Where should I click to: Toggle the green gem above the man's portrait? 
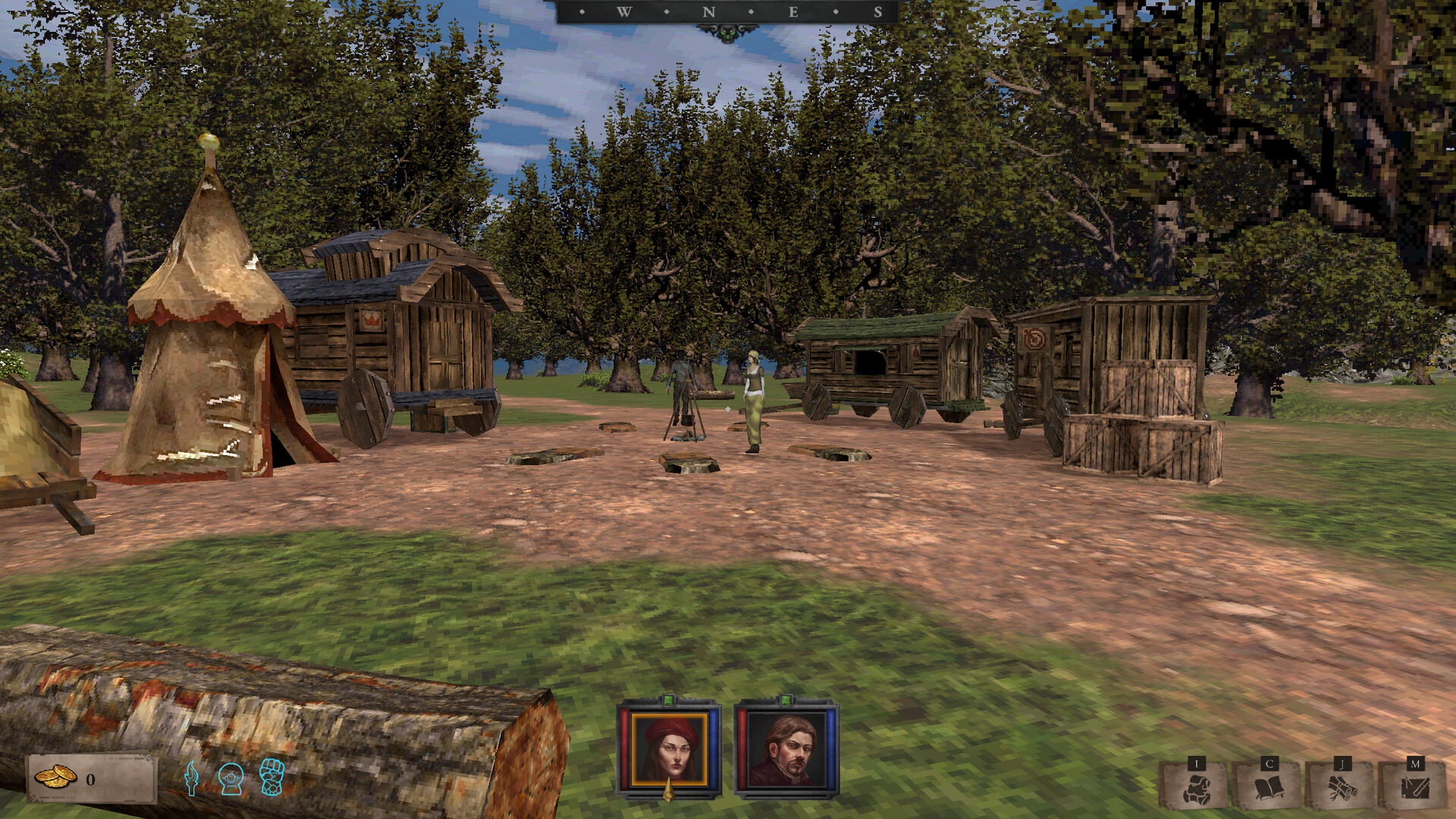pos(786,700)
